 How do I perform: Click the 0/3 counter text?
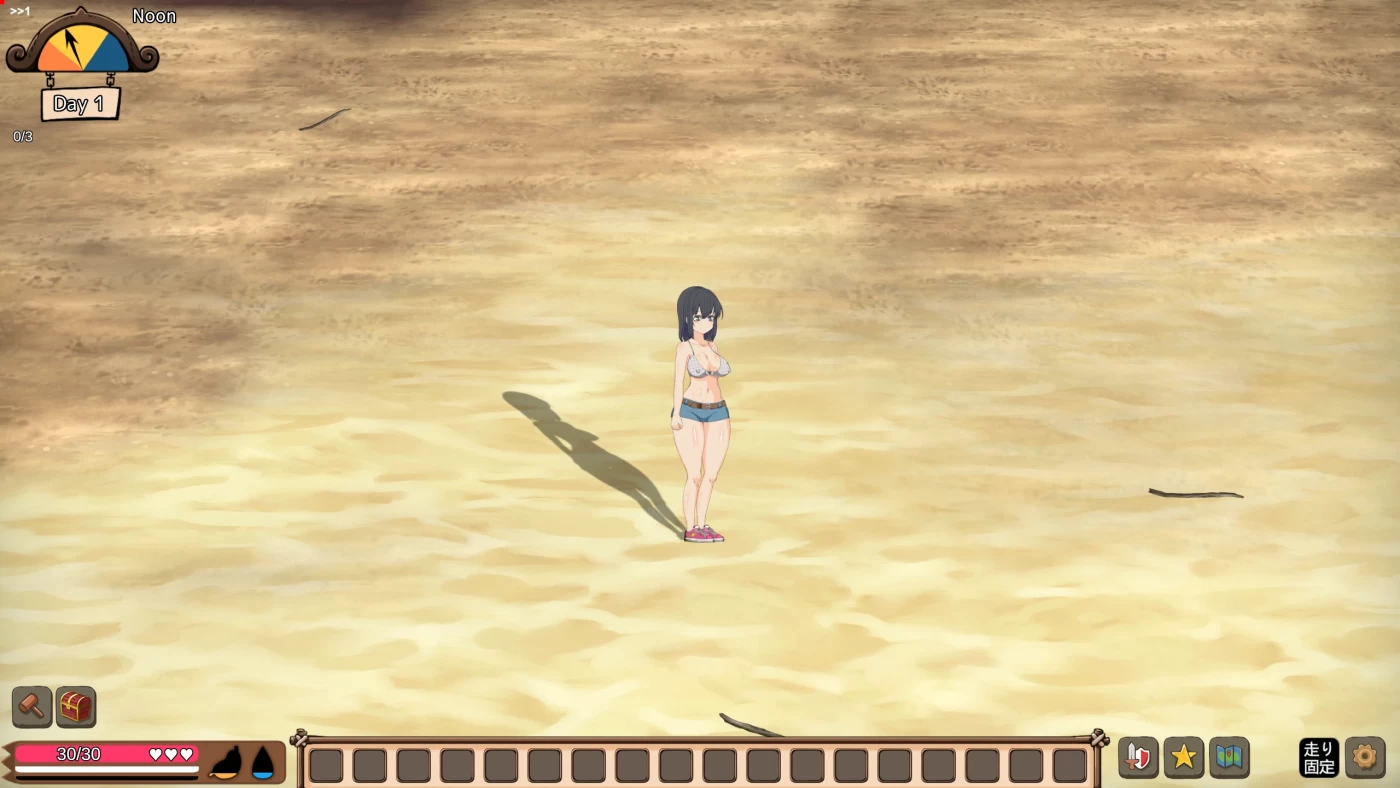tap(21, 136)
